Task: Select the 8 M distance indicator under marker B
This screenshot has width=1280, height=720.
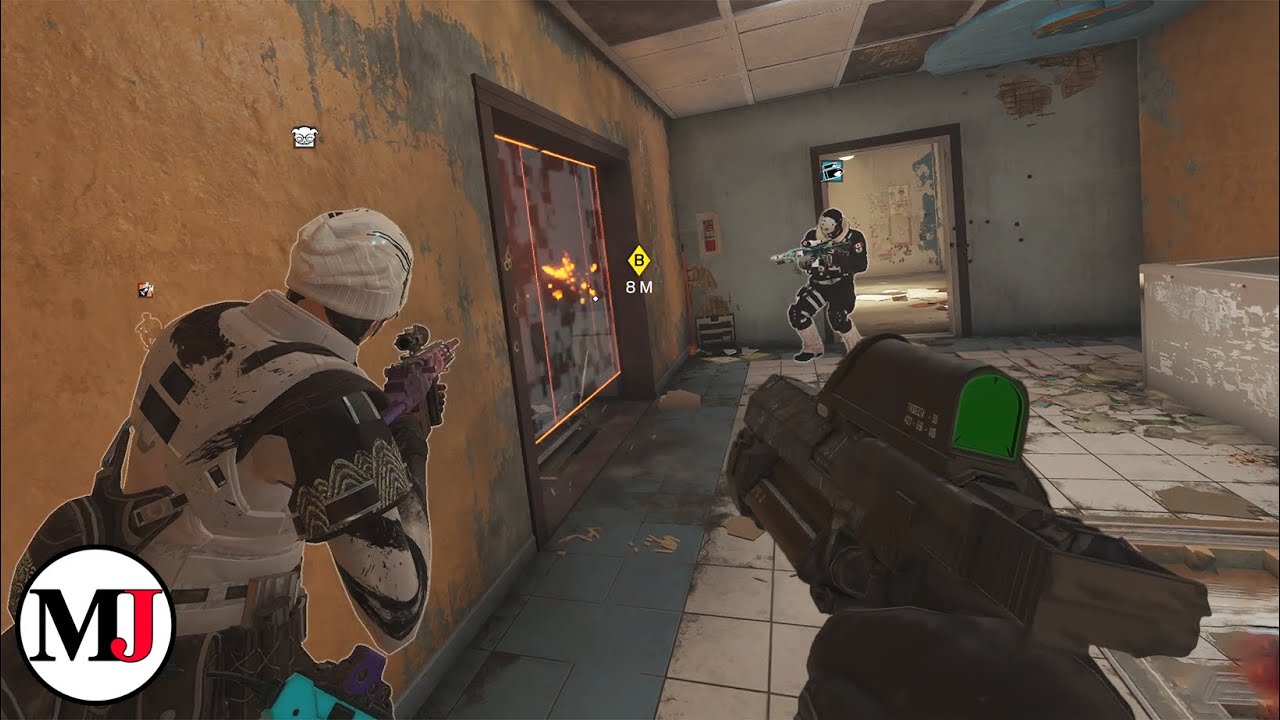Action: (638, 287)
